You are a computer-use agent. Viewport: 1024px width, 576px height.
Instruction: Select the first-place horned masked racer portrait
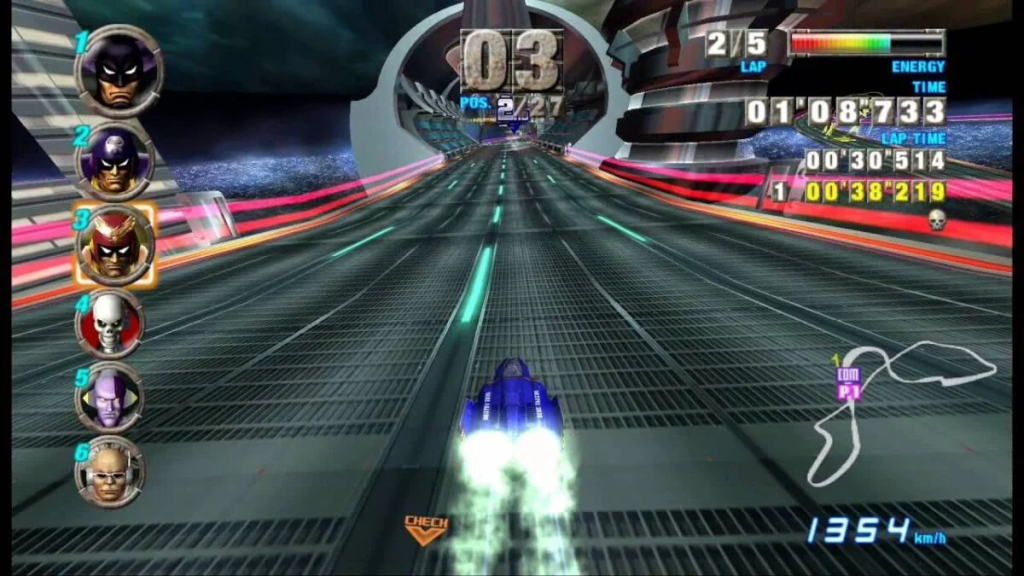[119, 71]
